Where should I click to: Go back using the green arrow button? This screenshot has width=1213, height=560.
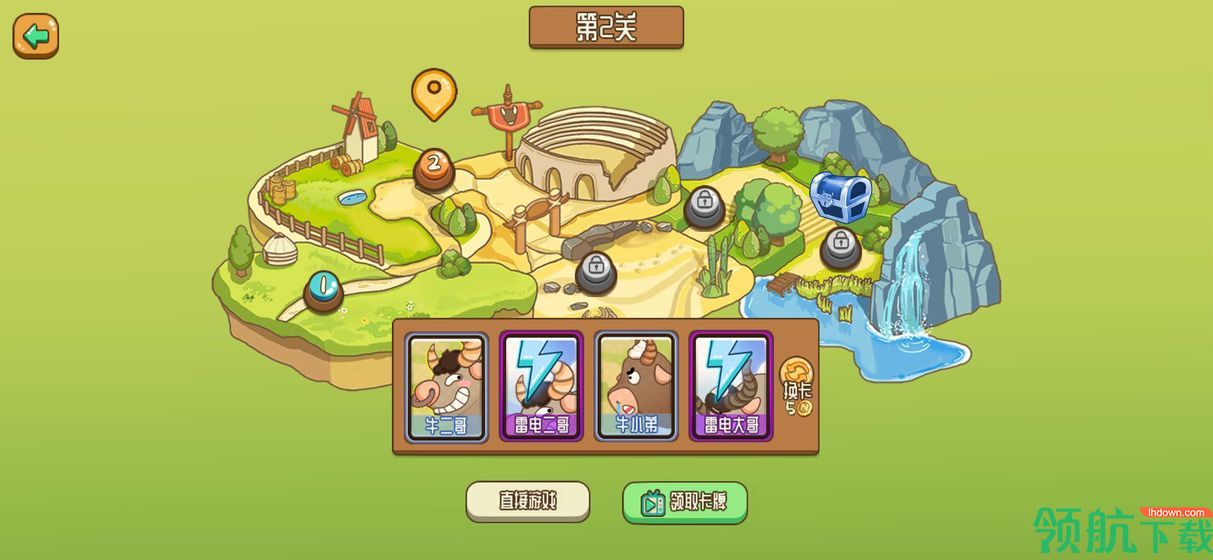[x=36, y=37]
